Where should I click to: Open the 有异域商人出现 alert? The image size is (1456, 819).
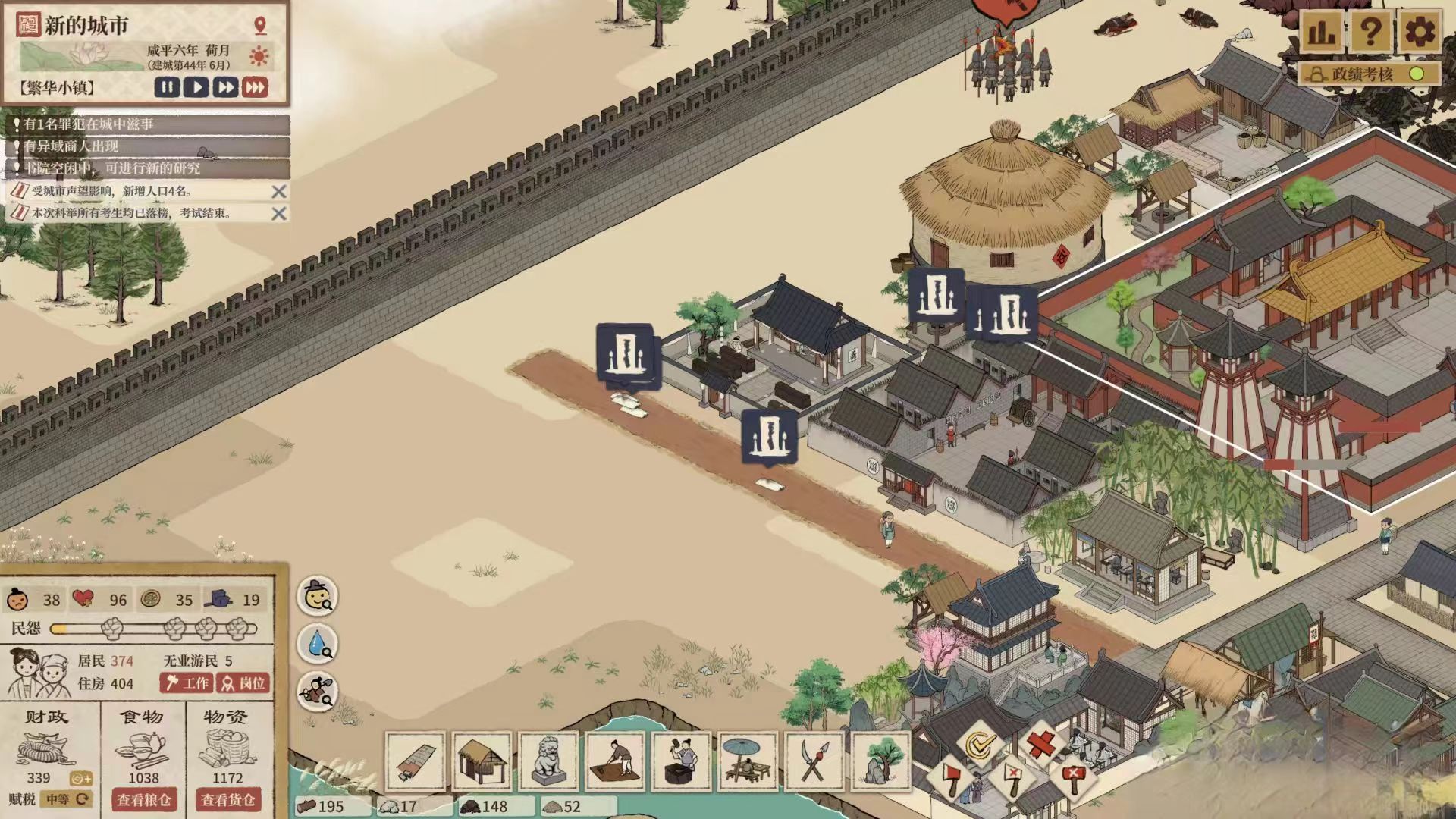coord(148,146)
